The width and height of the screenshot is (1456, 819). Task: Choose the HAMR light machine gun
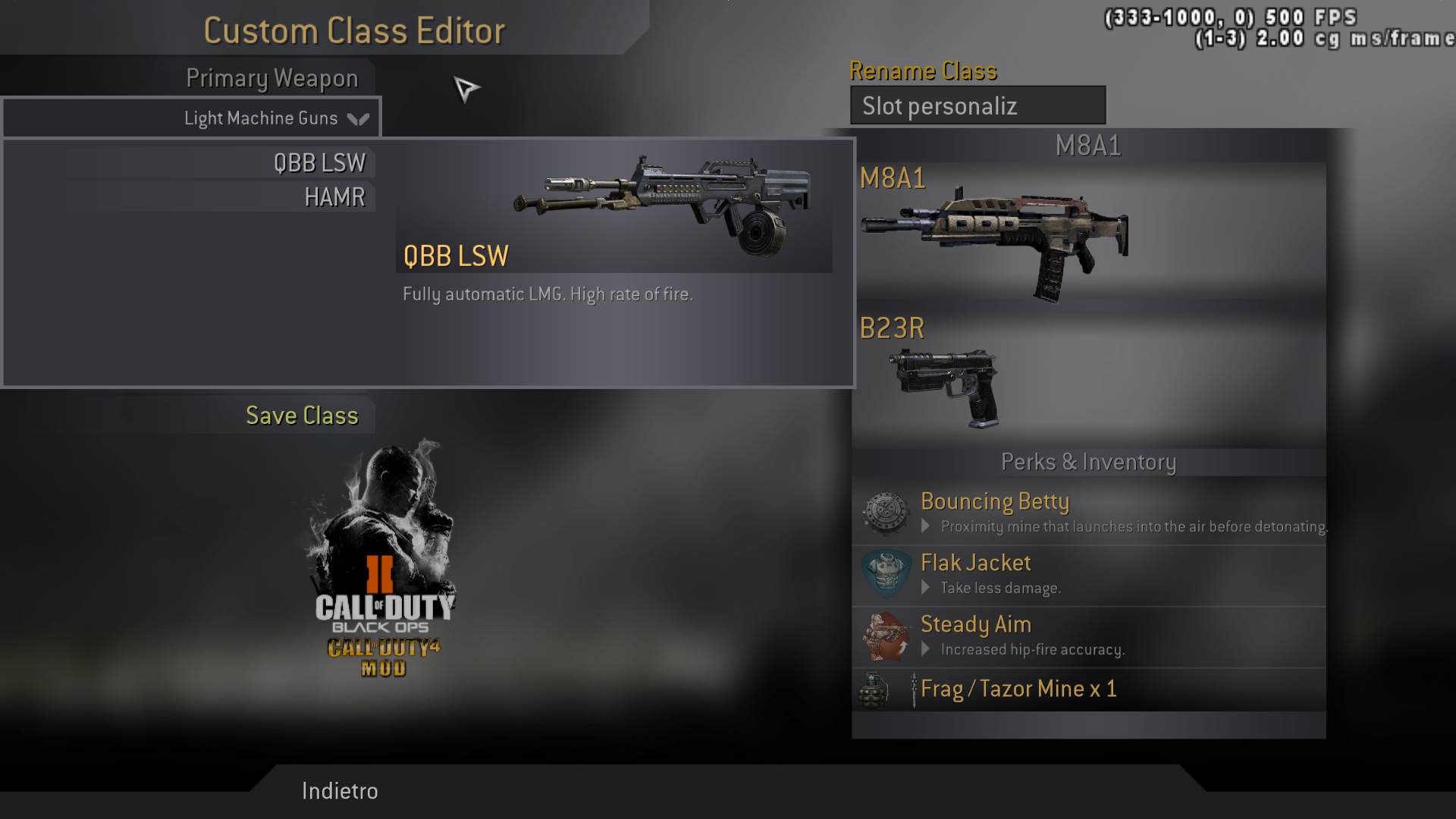click(334, 197)
